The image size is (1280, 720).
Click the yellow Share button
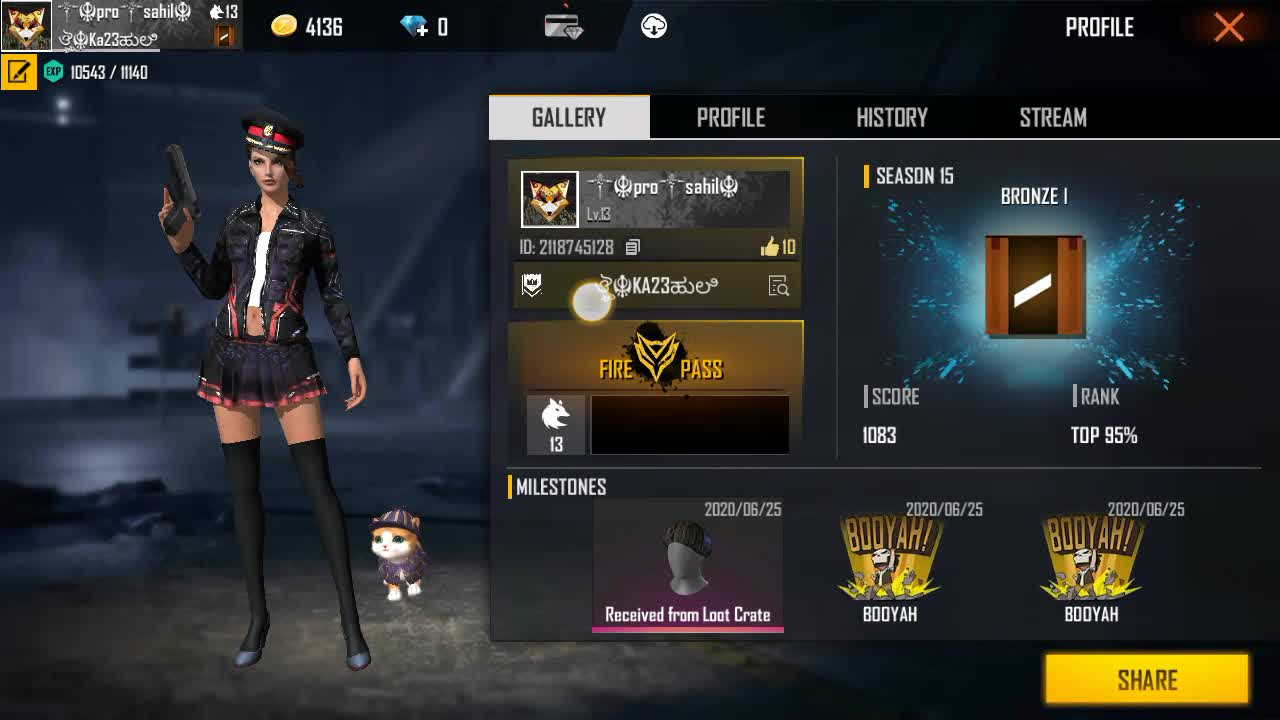[x=1147, y=680]
